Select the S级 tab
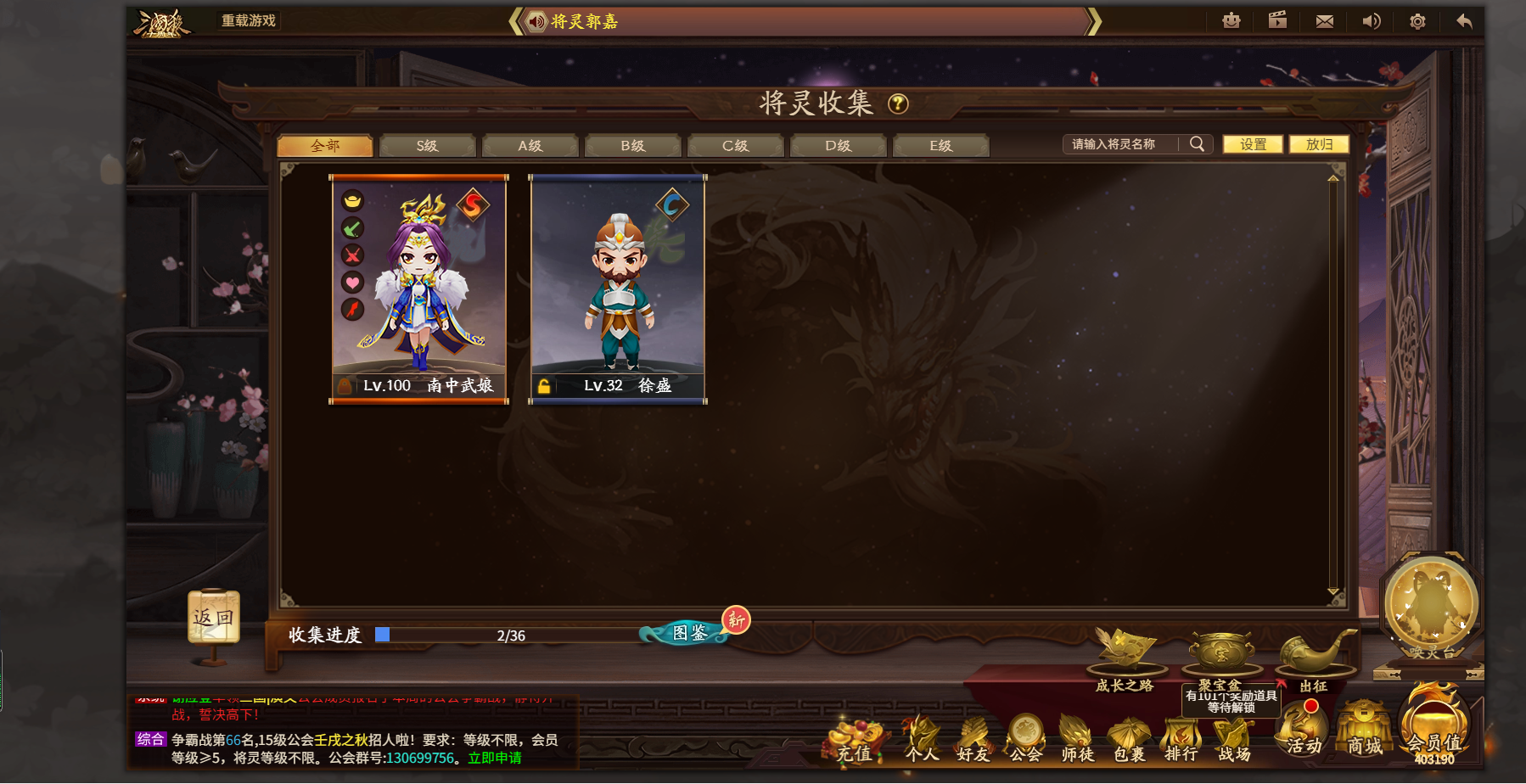Image resolution: width=1526 pixels, height=784 pixels. (425, 145)
